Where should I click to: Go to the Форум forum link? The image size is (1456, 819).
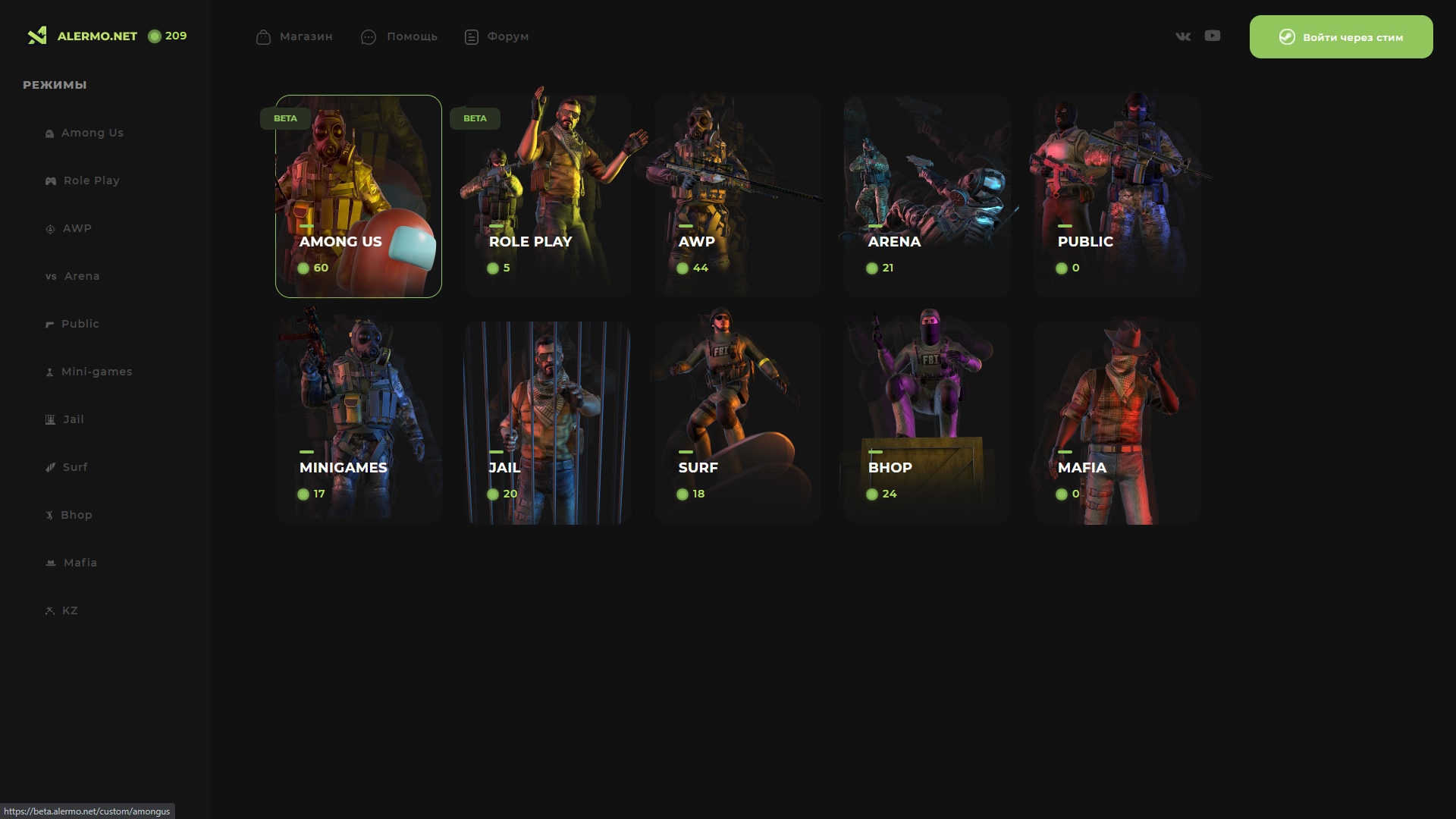pyautogui.click(x=497, y=36)
